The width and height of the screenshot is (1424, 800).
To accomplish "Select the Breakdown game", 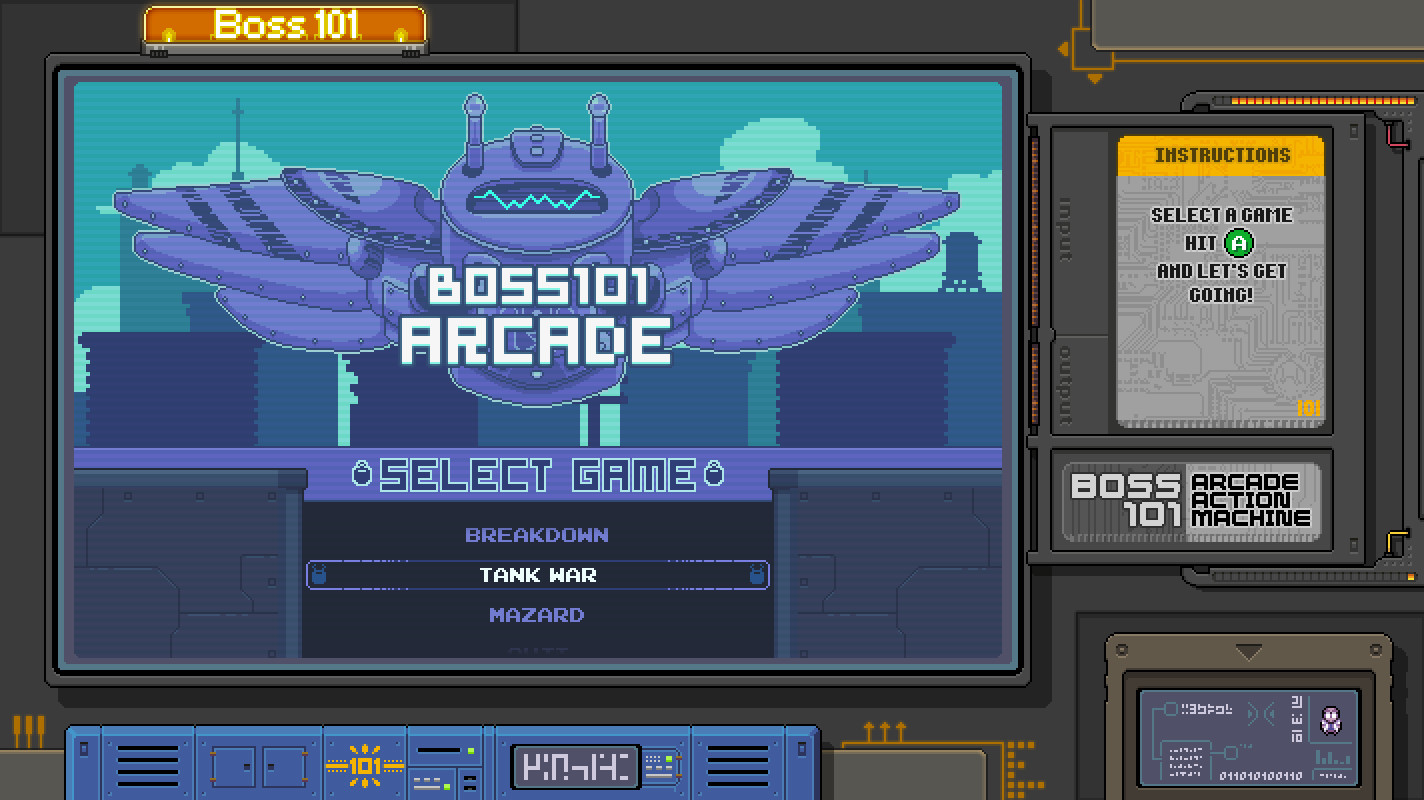I will [537, 534].
